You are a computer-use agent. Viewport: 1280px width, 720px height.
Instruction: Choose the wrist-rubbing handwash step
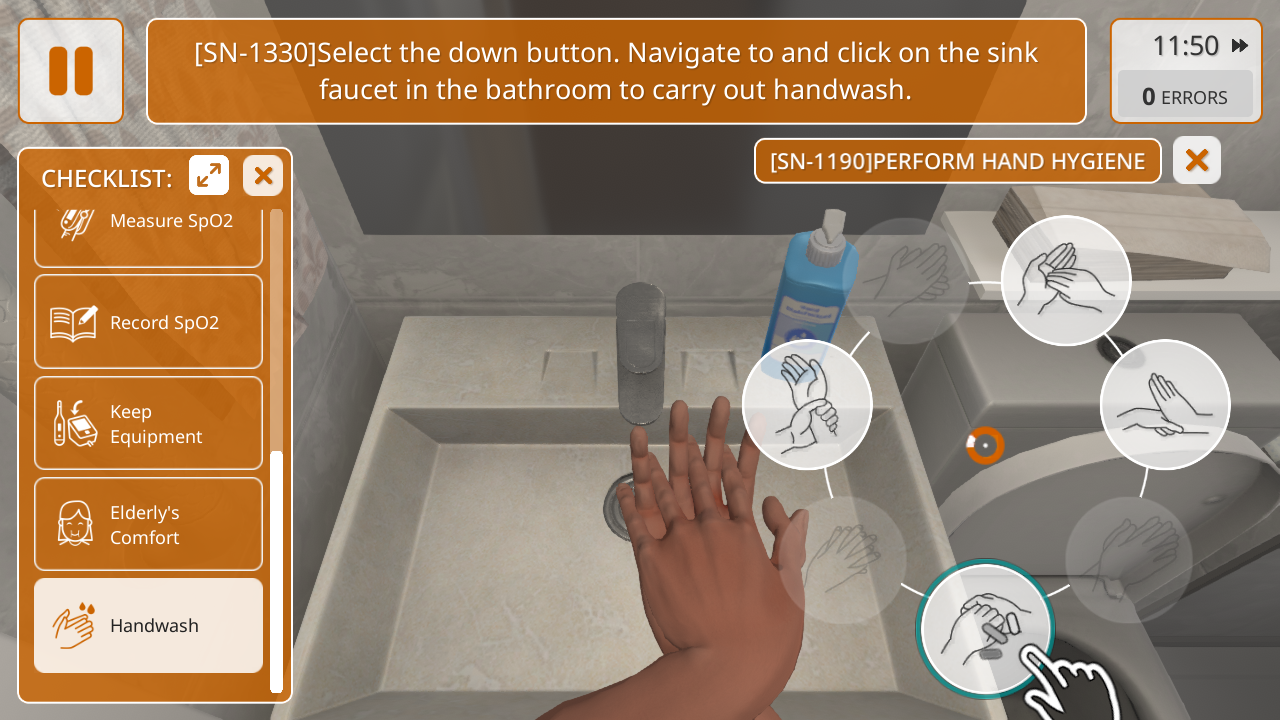[807, 404]
